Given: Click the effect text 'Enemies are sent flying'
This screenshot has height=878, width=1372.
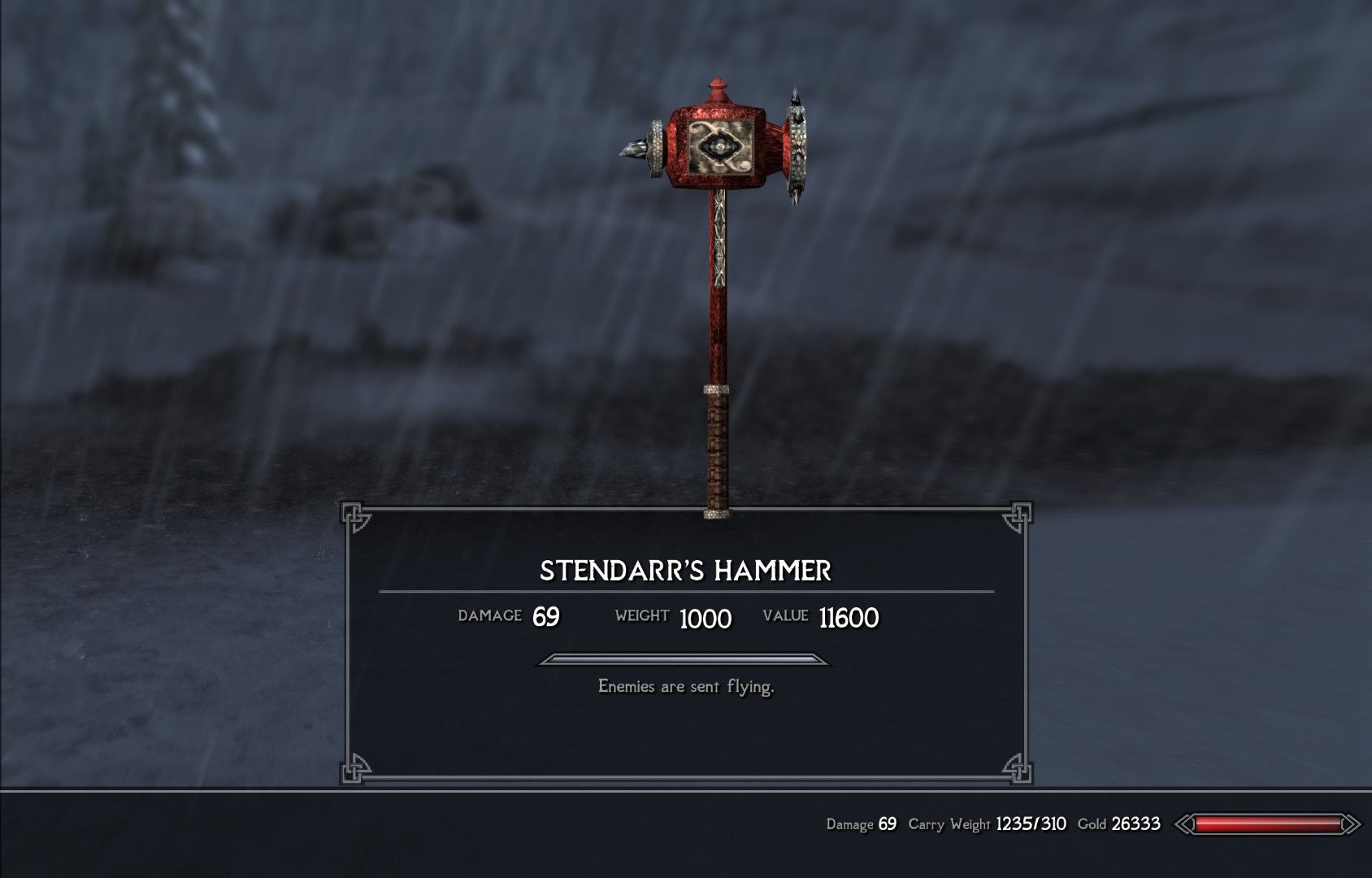Looking at the screenshot, I should pyautogui.click(x=687, y=687).
